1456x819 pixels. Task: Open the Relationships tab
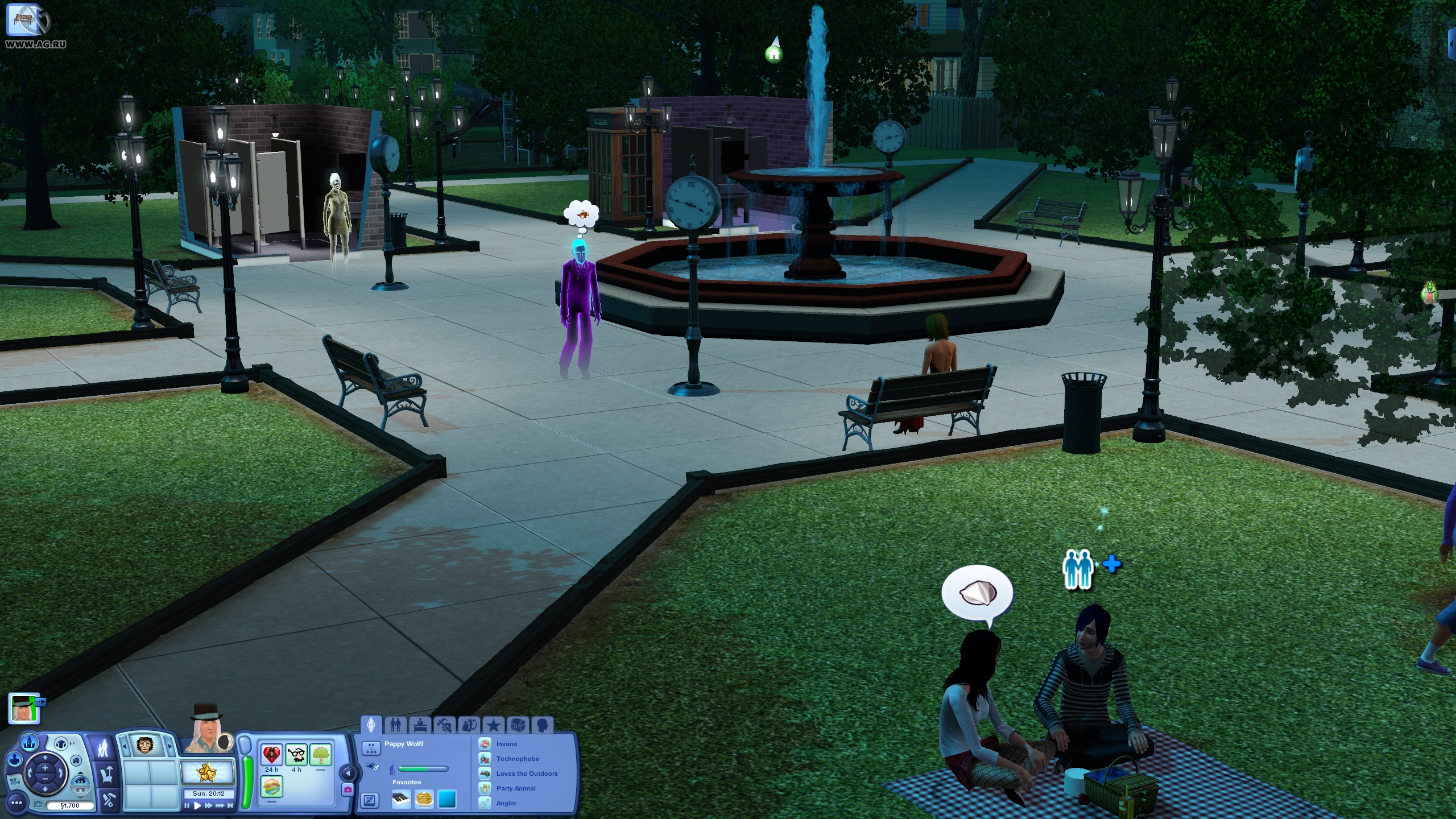coord(395,725)
